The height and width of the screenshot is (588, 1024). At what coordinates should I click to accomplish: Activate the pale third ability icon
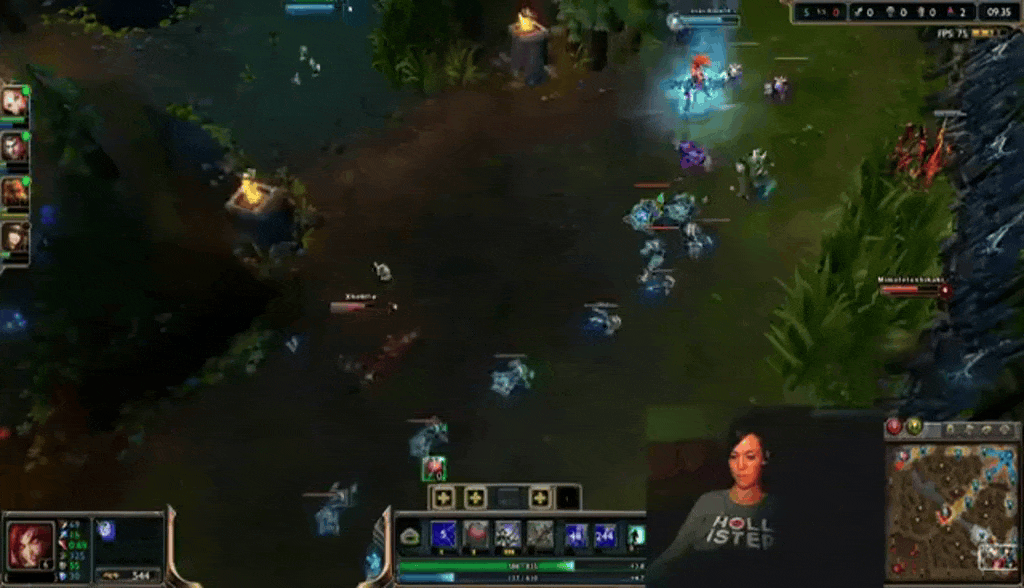[508, 534]
